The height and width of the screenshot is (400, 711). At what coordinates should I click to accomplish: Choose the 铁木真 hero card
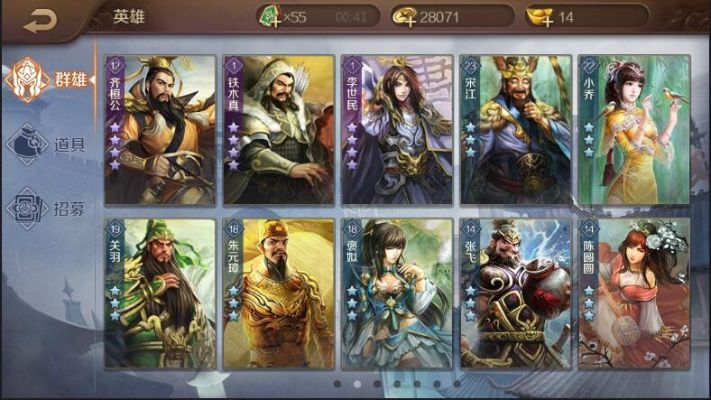click(278, 130)
